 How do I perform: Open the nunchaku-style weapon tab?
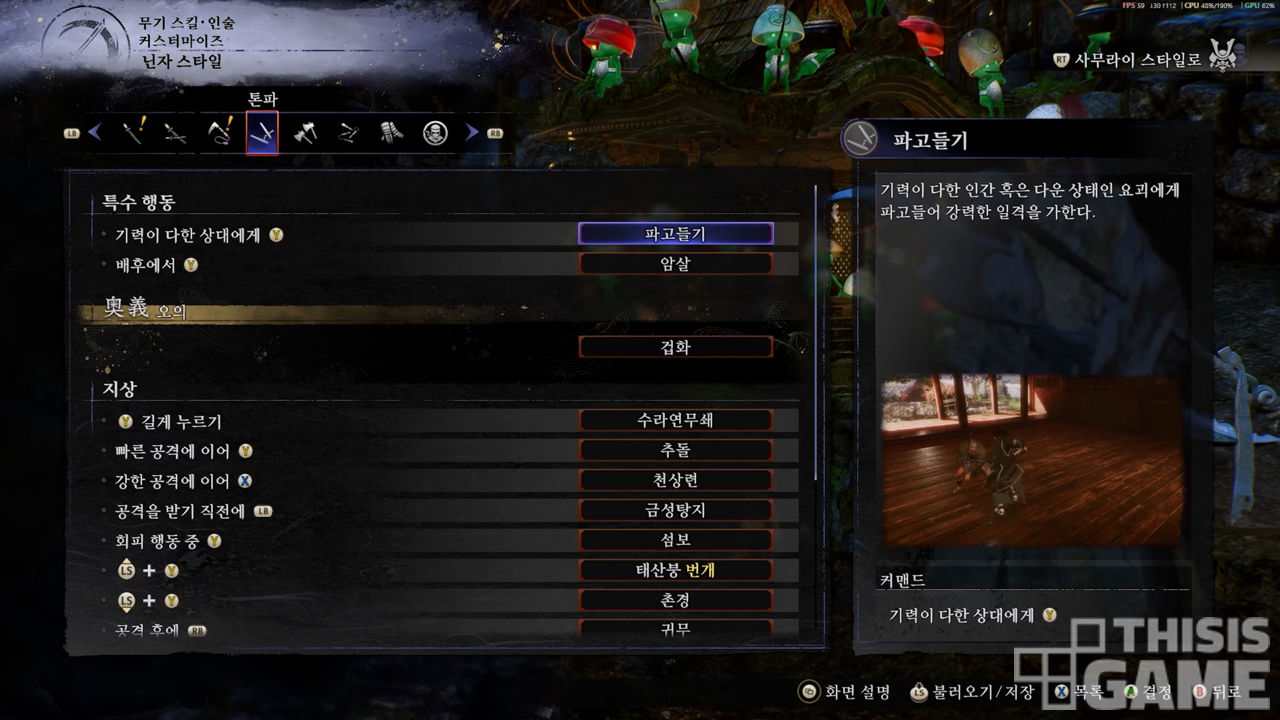[348, 132]
